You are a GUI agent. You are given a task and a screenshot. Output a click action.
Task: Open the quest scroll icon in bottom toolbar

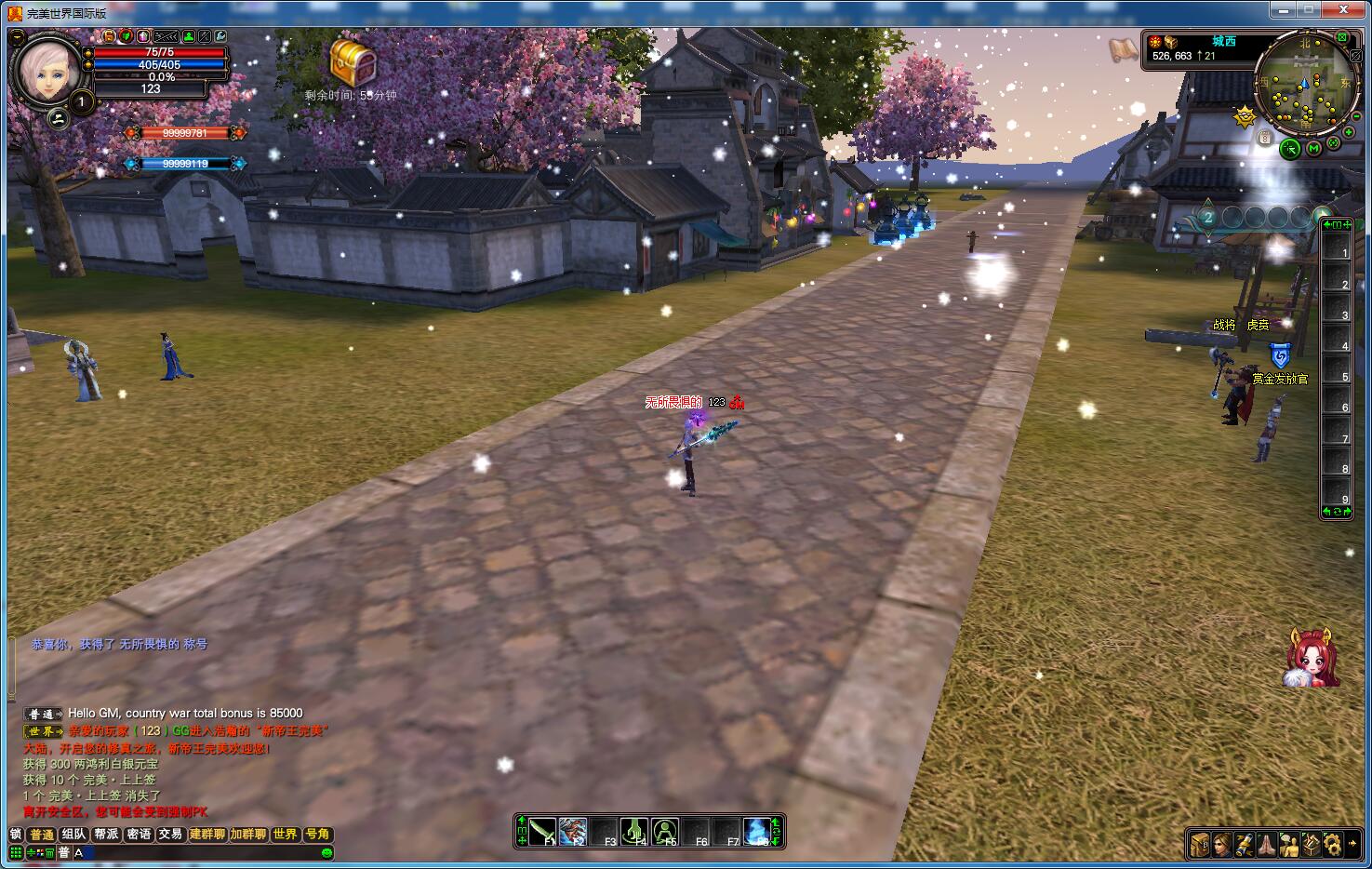(1245, 845)
